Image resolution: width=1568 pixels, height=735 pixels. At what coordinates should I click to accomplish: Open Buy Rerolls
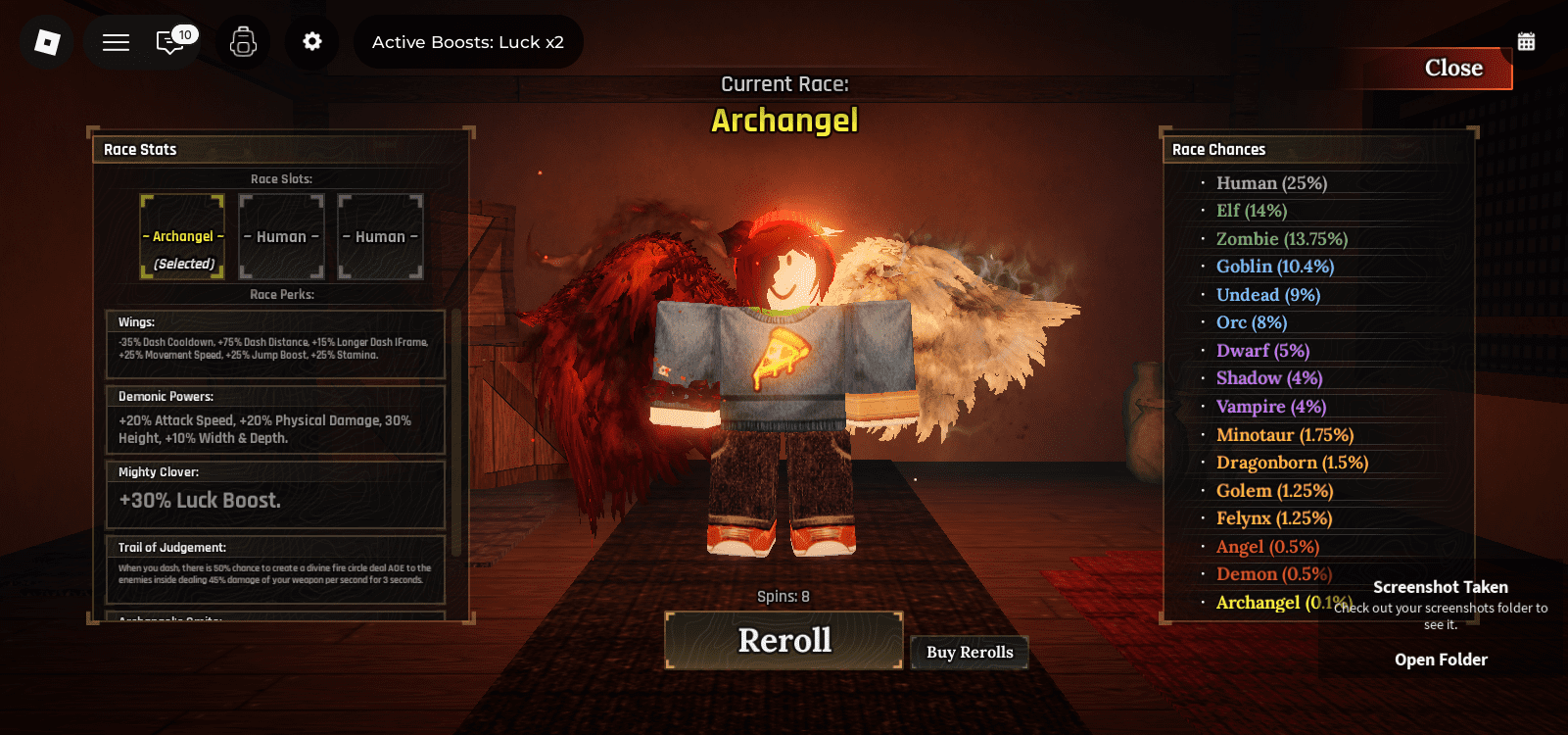969,652
